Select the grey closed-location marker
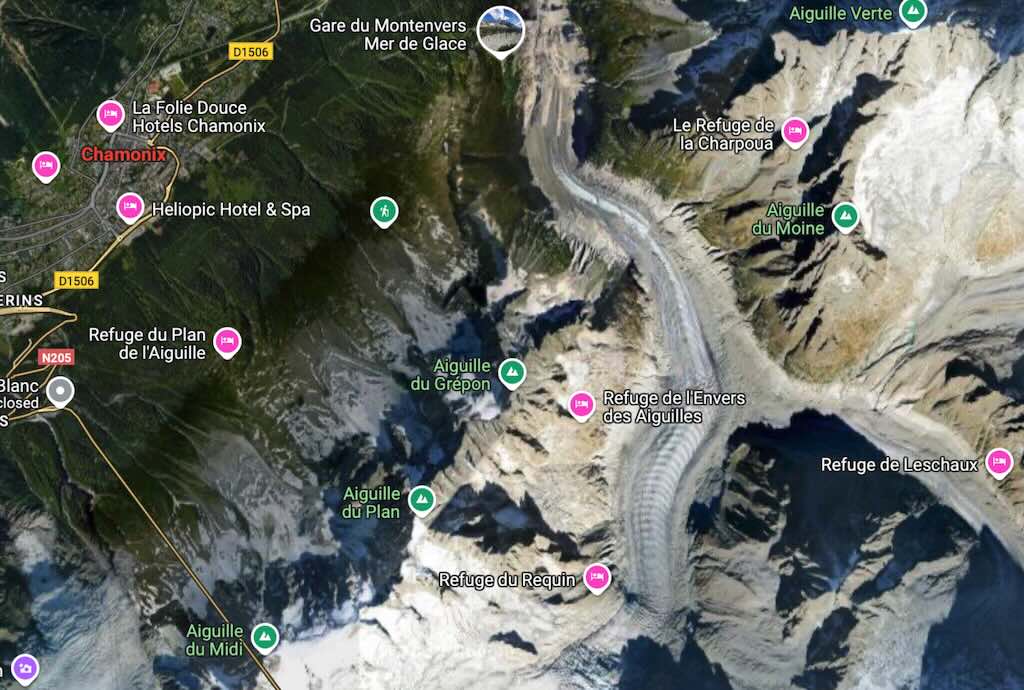 point(61,392)
